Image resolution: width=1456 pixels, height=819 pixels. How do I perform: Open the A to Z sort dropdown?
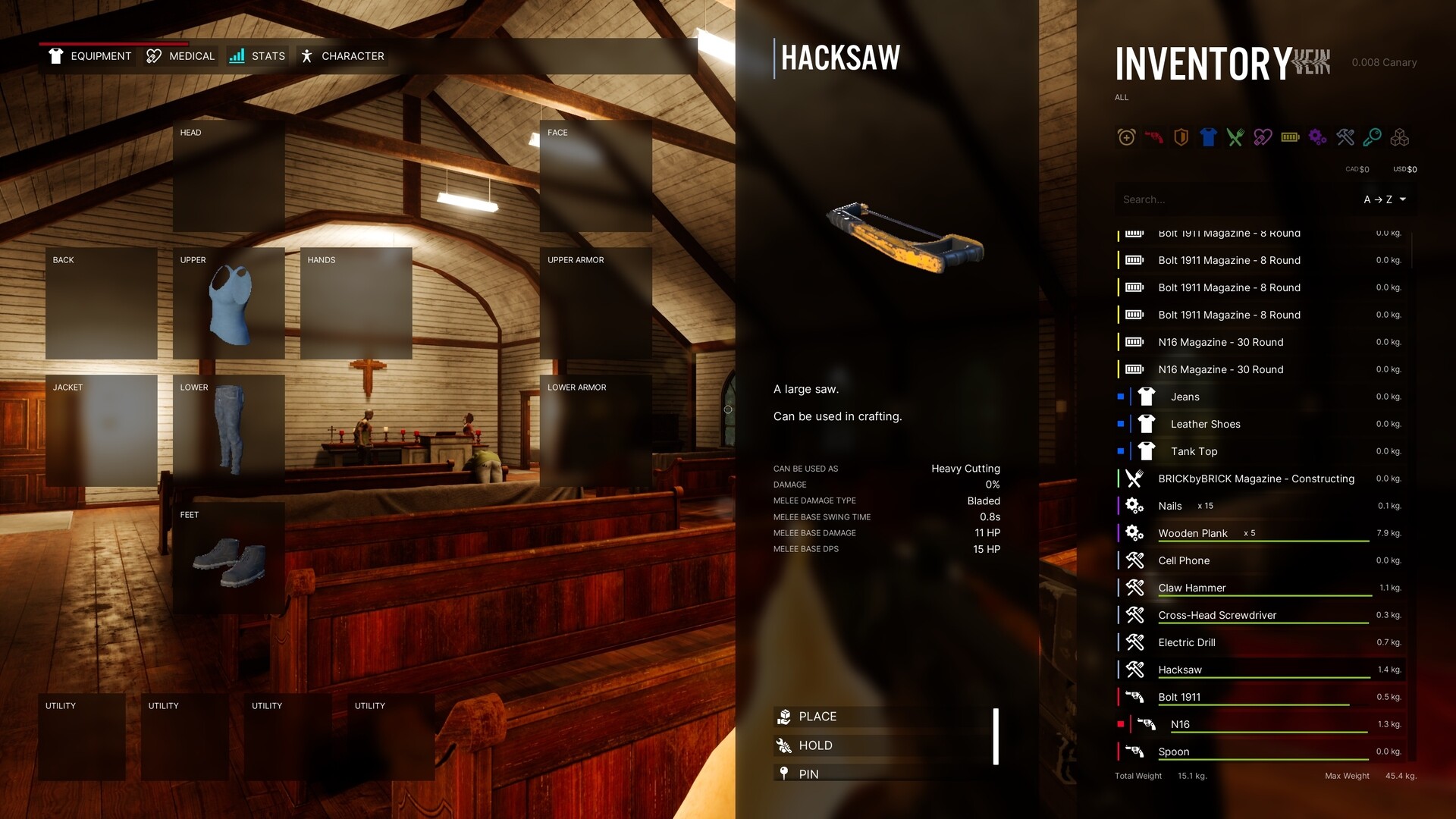pyautogui.click(x=1385, y=199)
